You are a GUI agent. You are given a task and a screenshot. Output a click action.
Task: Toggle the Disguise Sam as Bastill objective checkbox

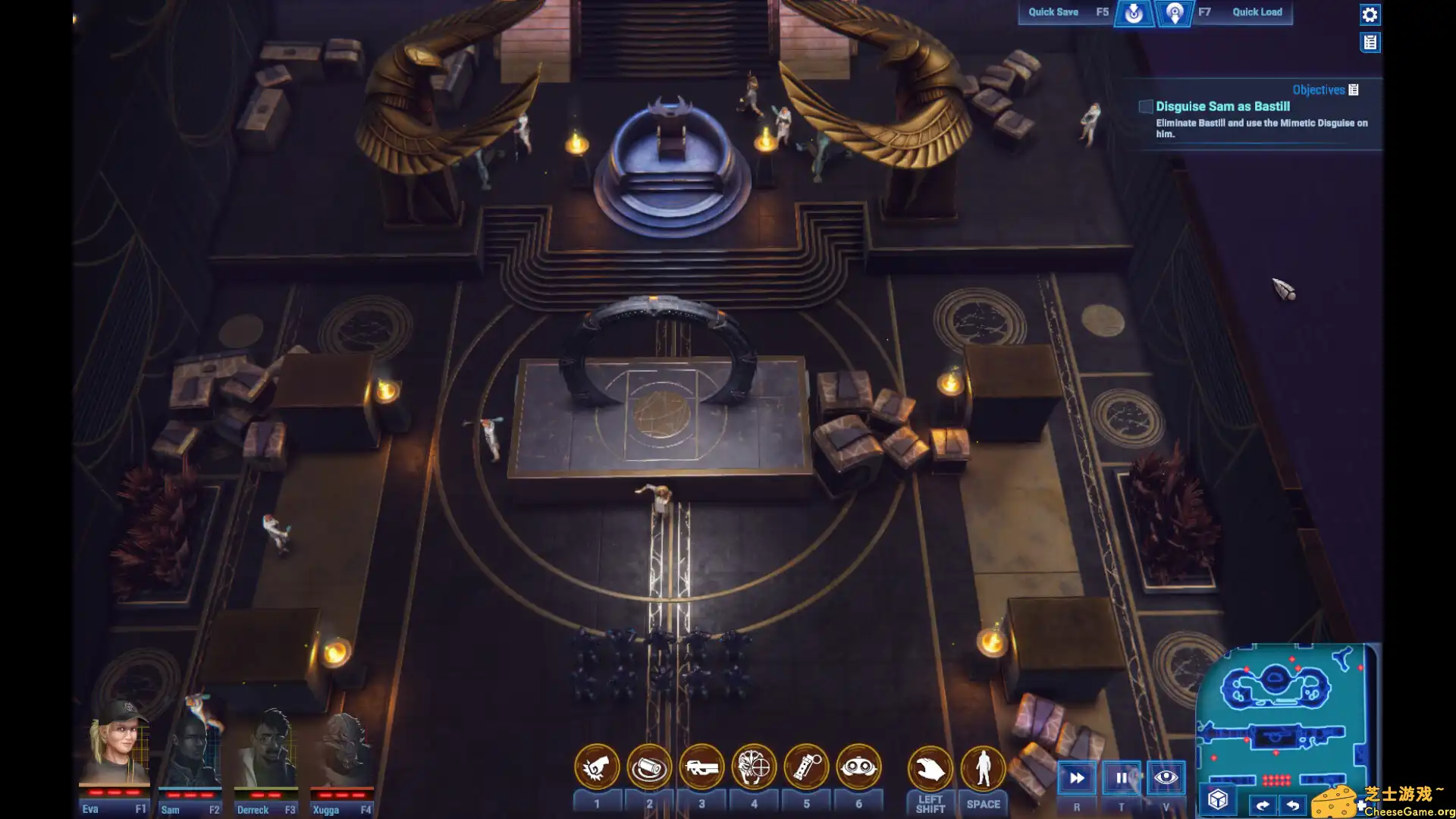pos(1145,106)
